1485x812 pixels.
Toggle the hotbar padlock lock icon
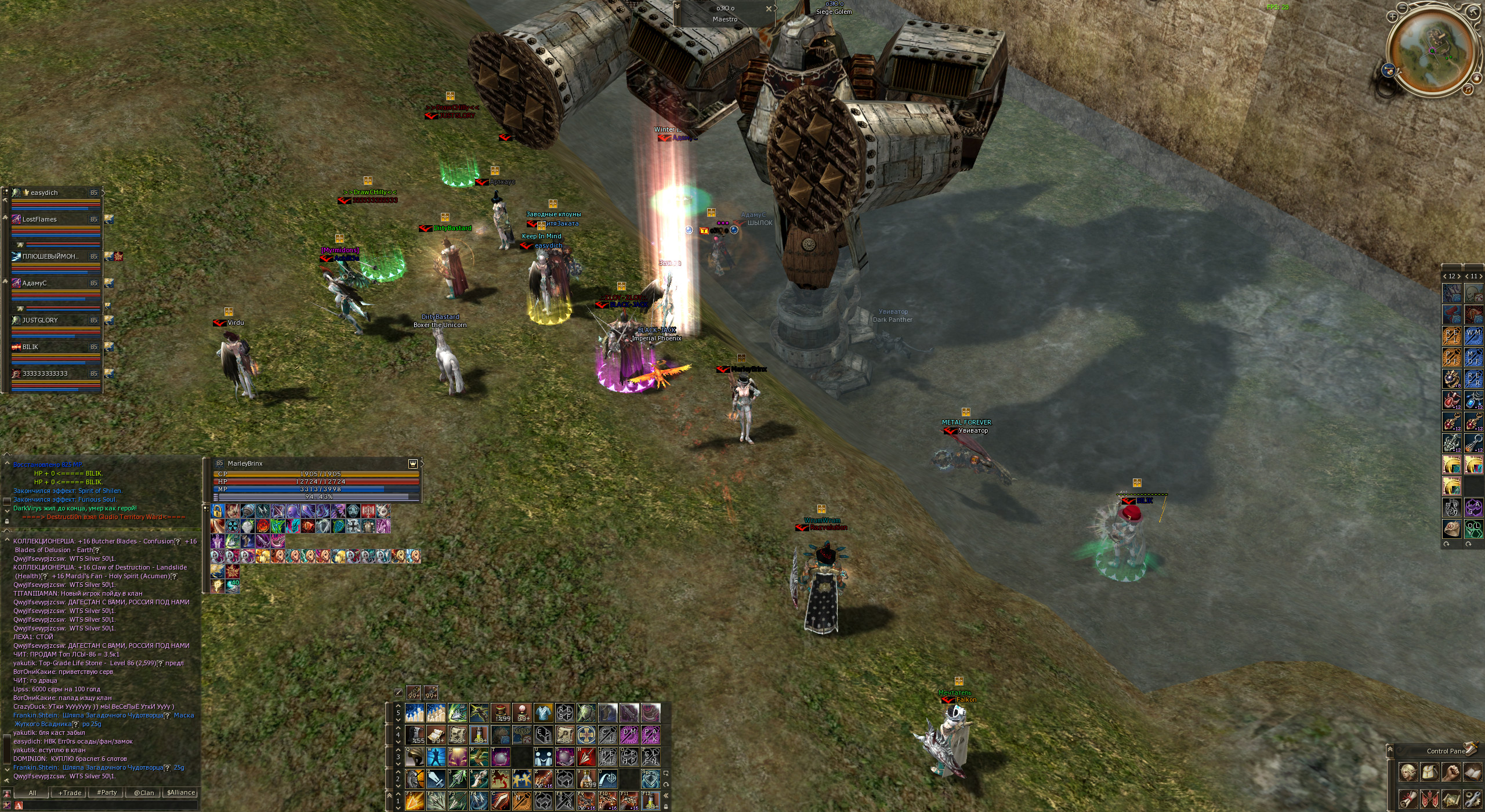pyautogui.click(x=666, y=806)
